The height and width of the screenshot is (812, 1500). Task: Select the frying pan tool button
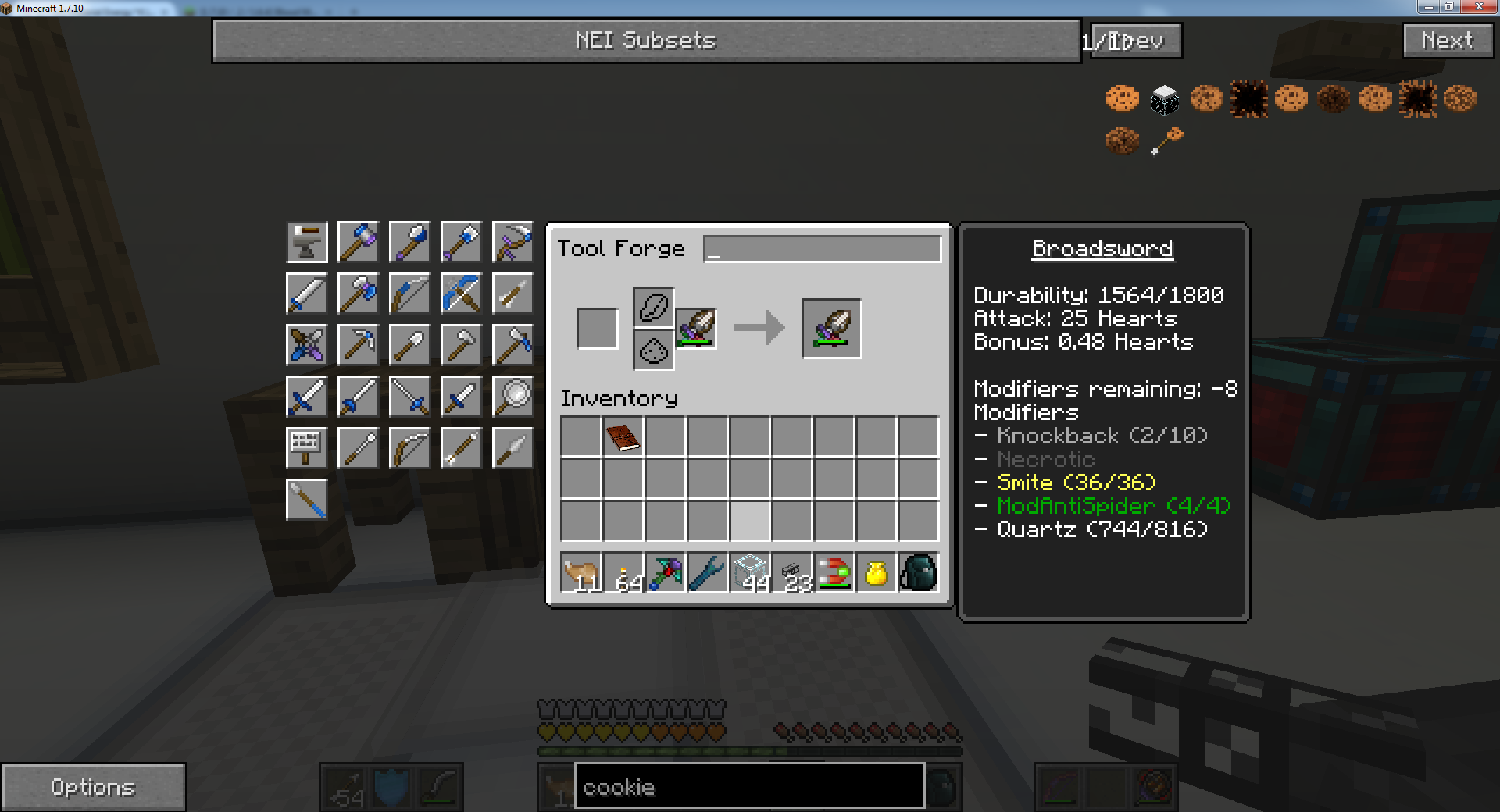click(x=512, y=397)
